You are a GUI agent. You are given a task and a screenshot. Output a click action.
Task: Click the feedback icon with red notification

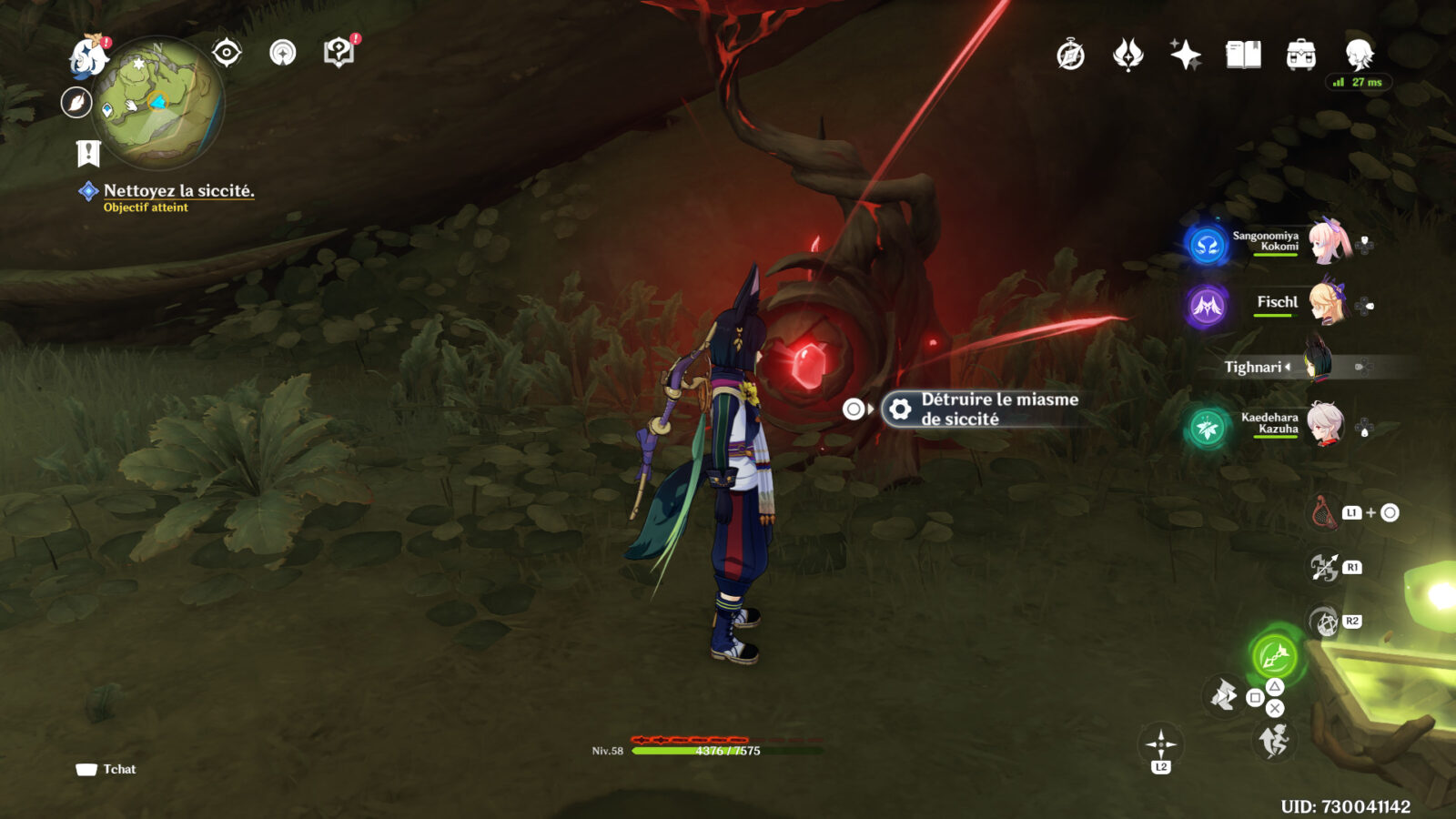pyautogui.click(x=338, y=52)
